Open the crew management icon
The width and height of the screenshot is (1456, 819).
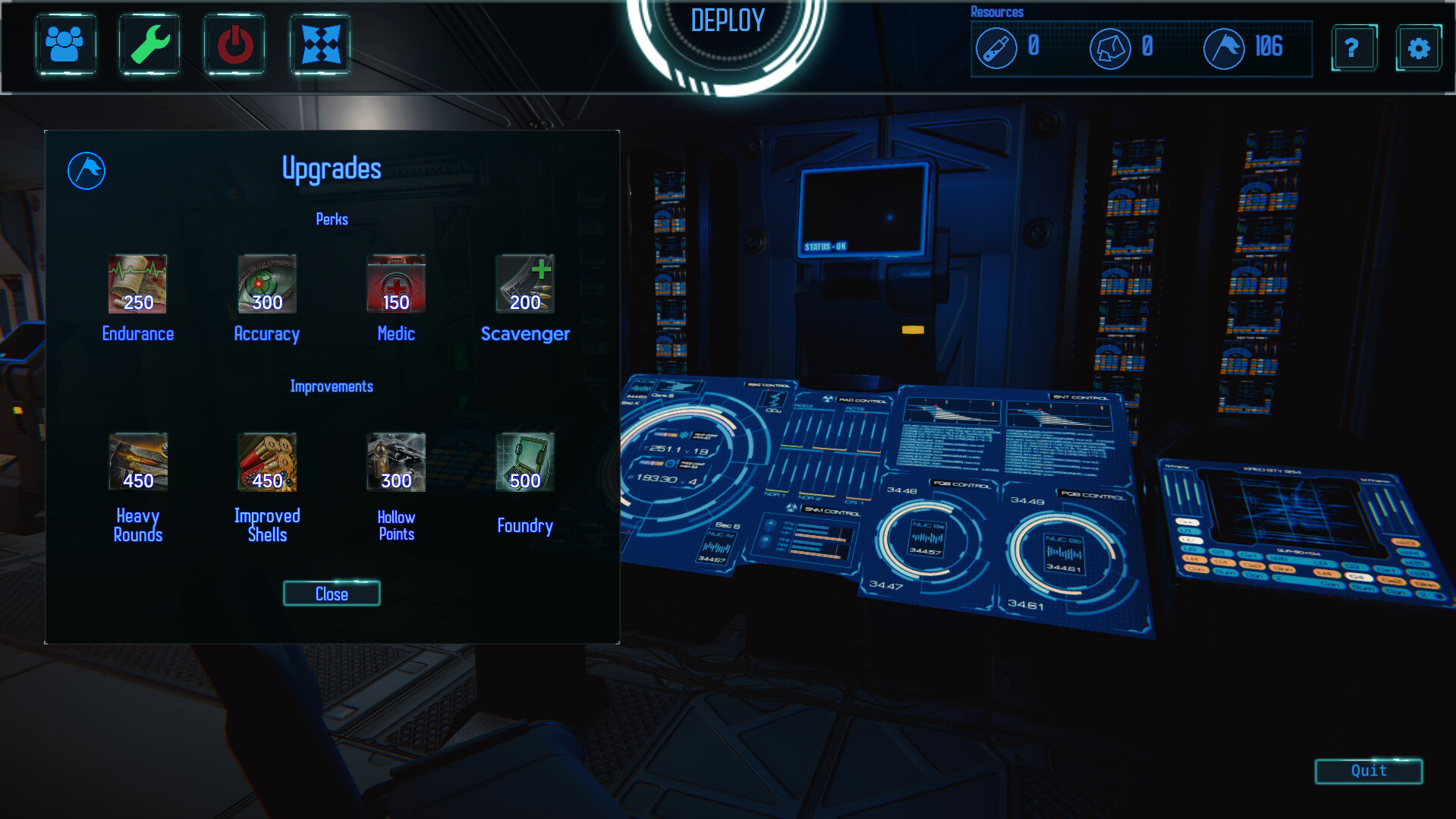point(66,45)
